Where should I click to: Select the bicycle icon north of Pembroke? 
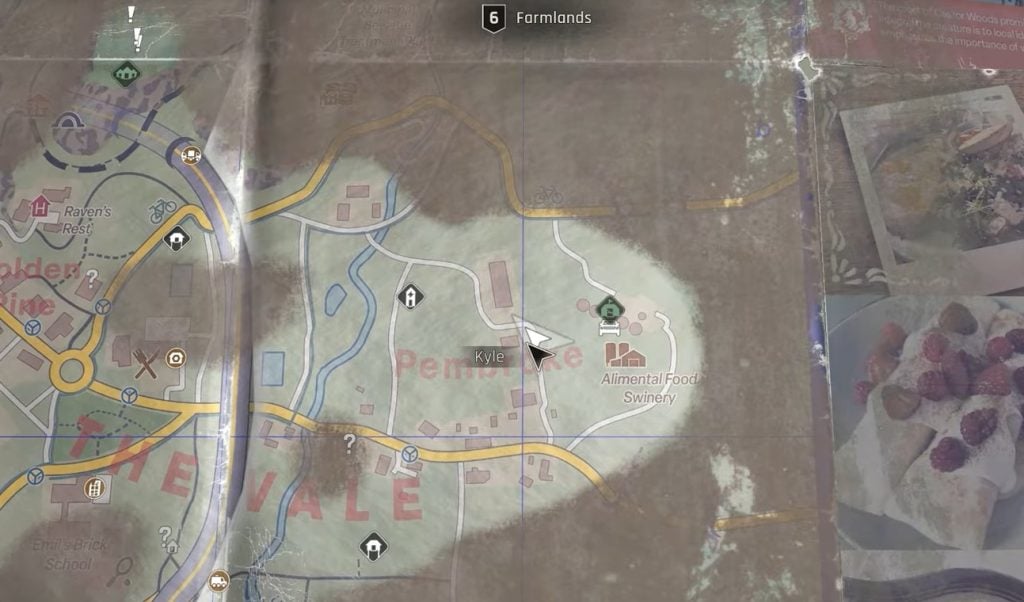click(547, 195)
